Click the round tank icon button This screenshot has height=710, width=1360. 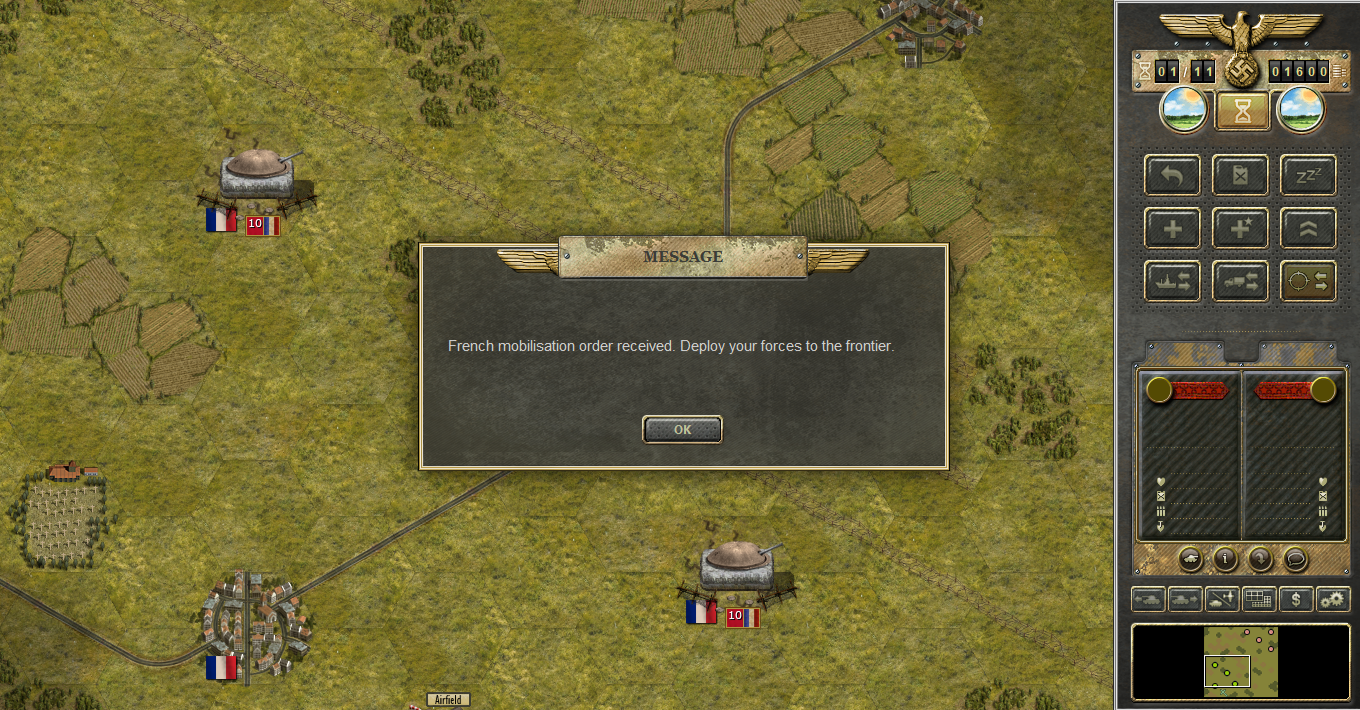1191,558
